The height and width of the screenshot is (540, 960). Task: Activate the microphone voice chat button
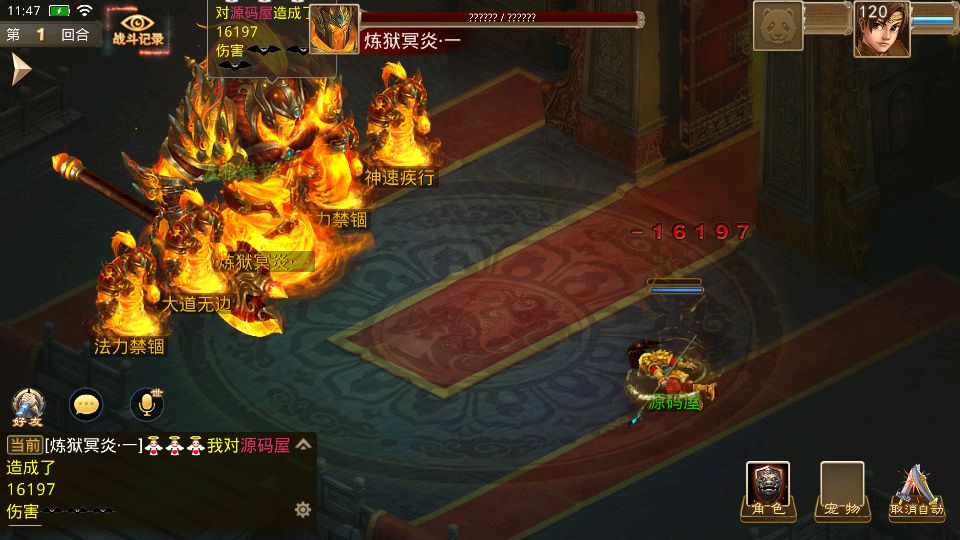point(147,404)
